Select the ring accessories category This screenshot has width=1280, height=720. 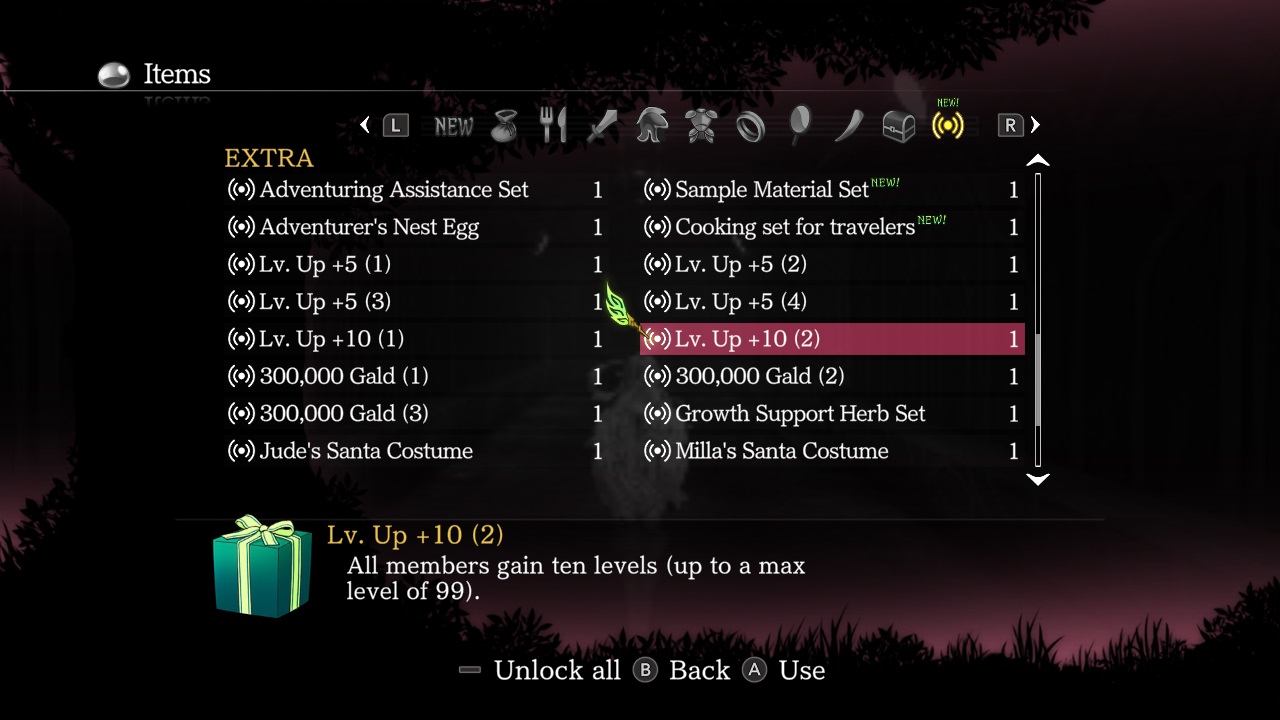(x=750, y=124)
